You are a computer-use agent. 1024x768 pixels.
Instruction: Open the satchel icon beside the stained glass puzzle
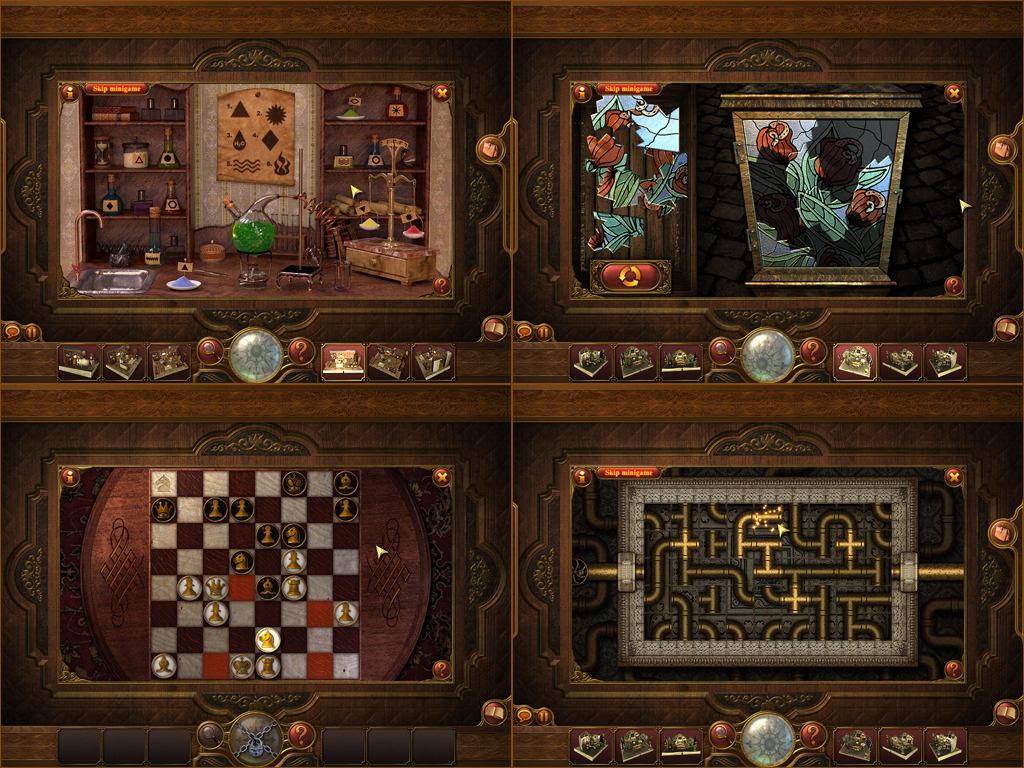coord(1002,149)
